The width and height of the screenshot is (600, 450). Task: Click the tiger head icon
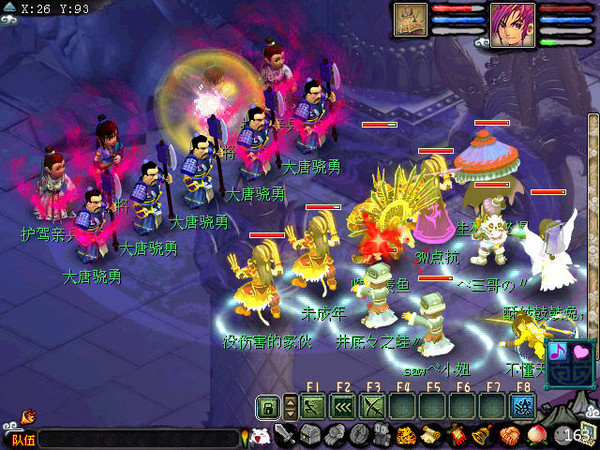pos(407,436)
